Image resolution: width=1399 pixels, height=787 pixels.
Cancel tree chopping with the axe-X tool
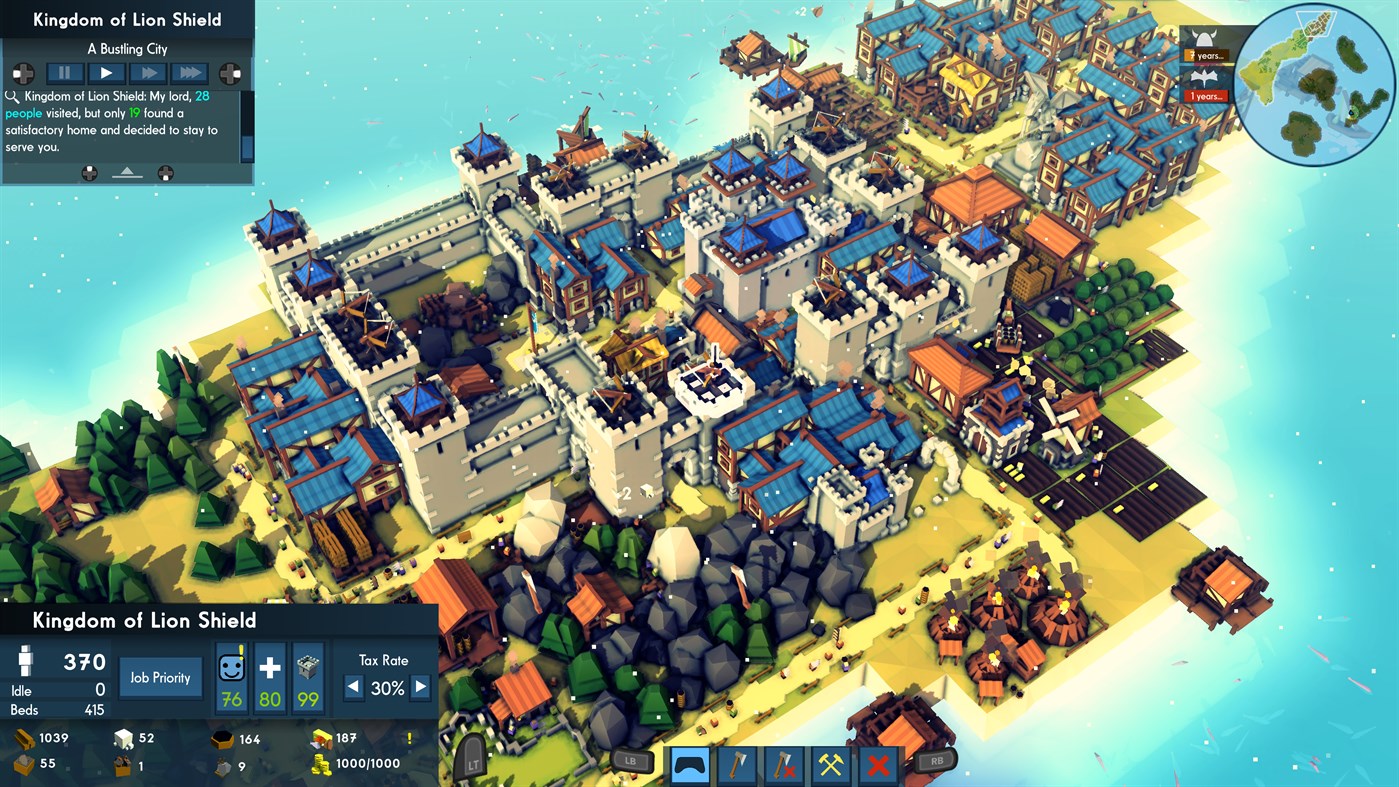click(784, 765)
